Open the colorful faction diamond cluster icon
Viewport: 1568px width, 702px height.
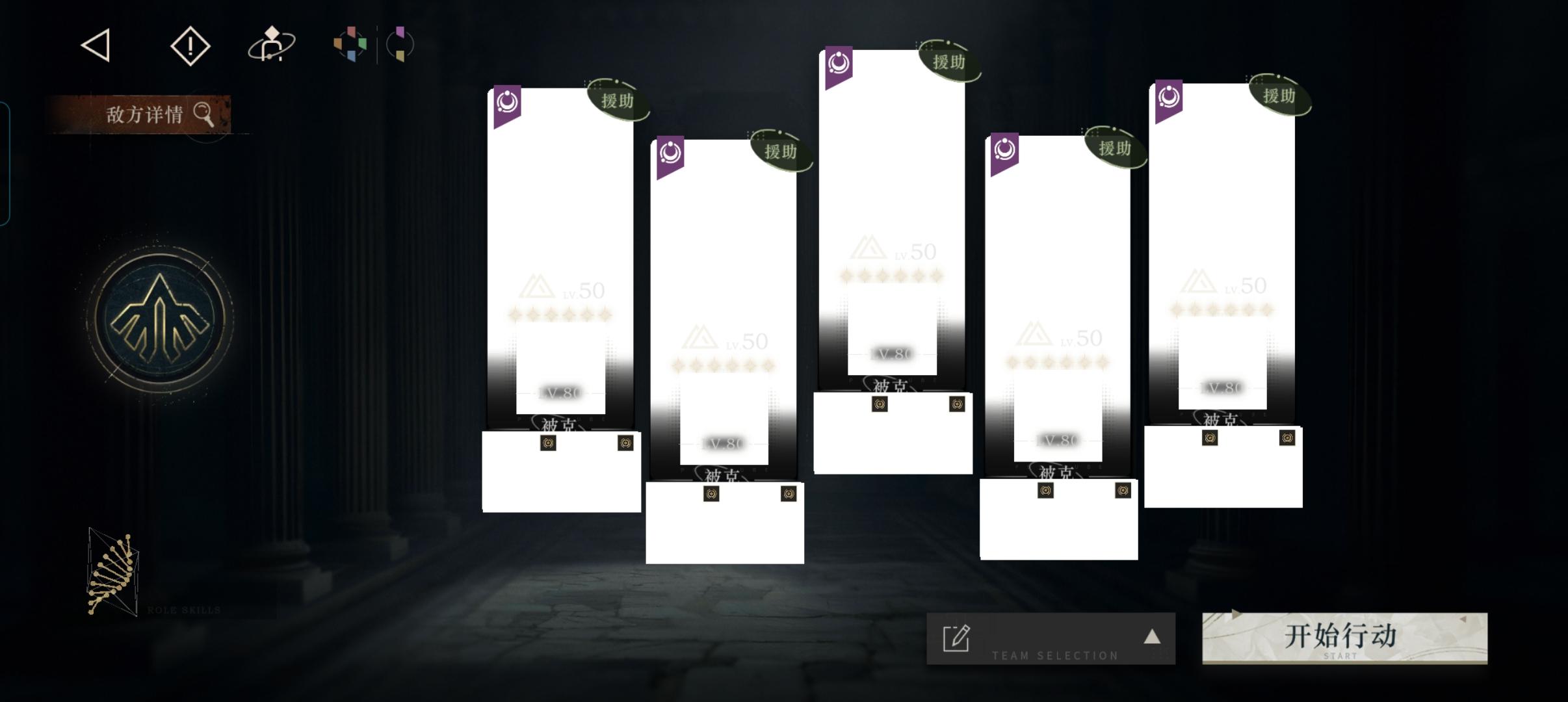click(349, 44)
